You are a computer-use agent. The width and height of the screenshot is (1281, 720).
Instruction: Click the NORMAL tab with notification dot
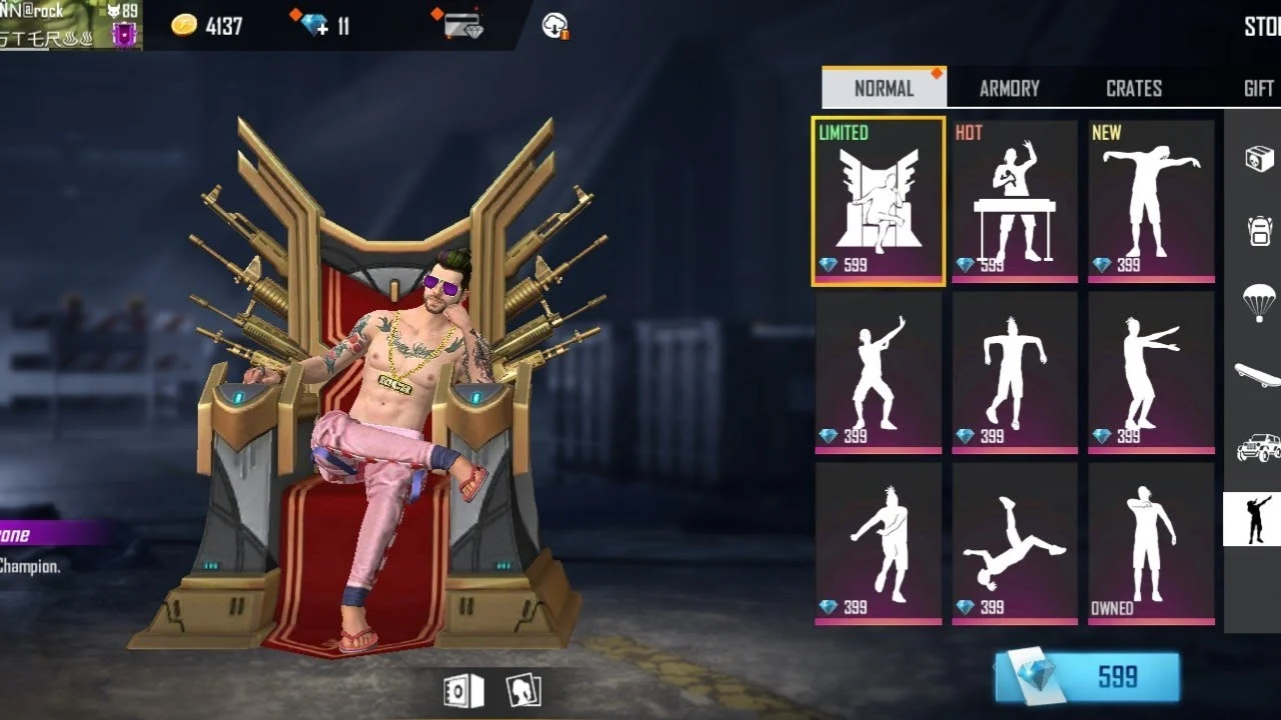tap(883, 88)
